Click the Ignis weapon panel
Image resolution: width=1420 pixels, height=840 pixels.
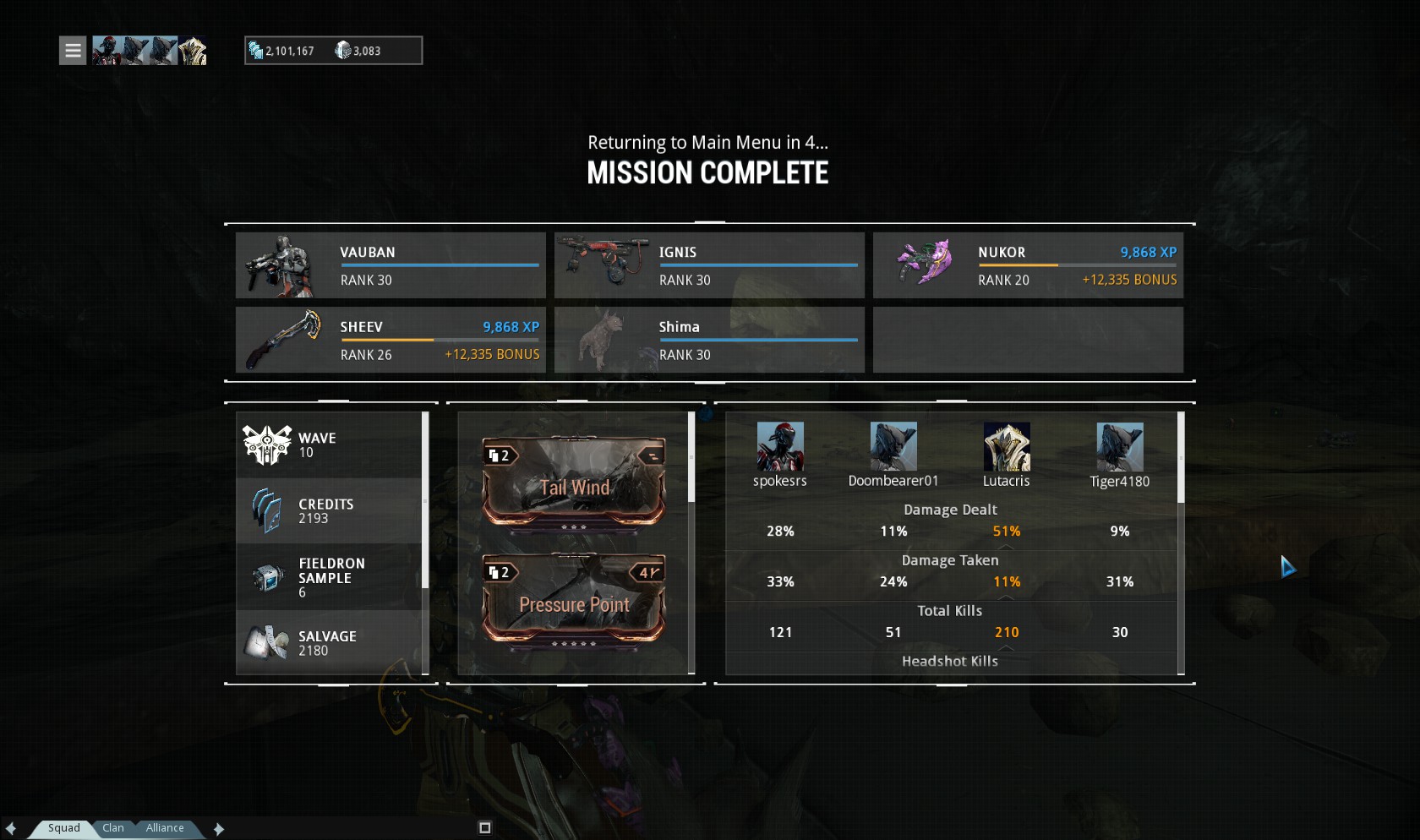pyautogui.click(x=709, y=265)
